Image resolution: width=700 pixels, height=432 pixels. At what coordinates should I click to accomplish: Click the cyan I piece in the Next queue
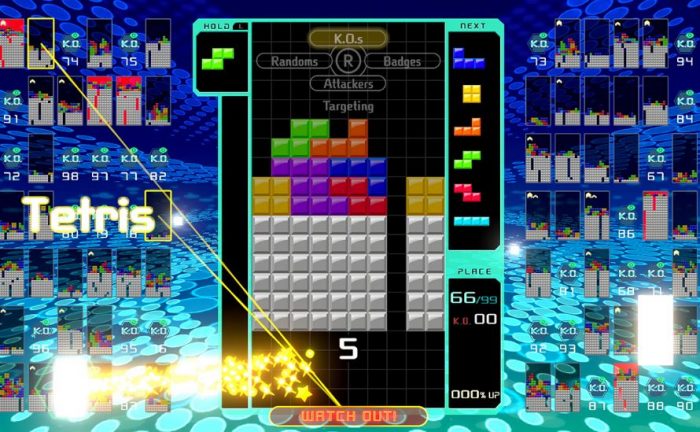pyautogui.click(x=471, y=221)
